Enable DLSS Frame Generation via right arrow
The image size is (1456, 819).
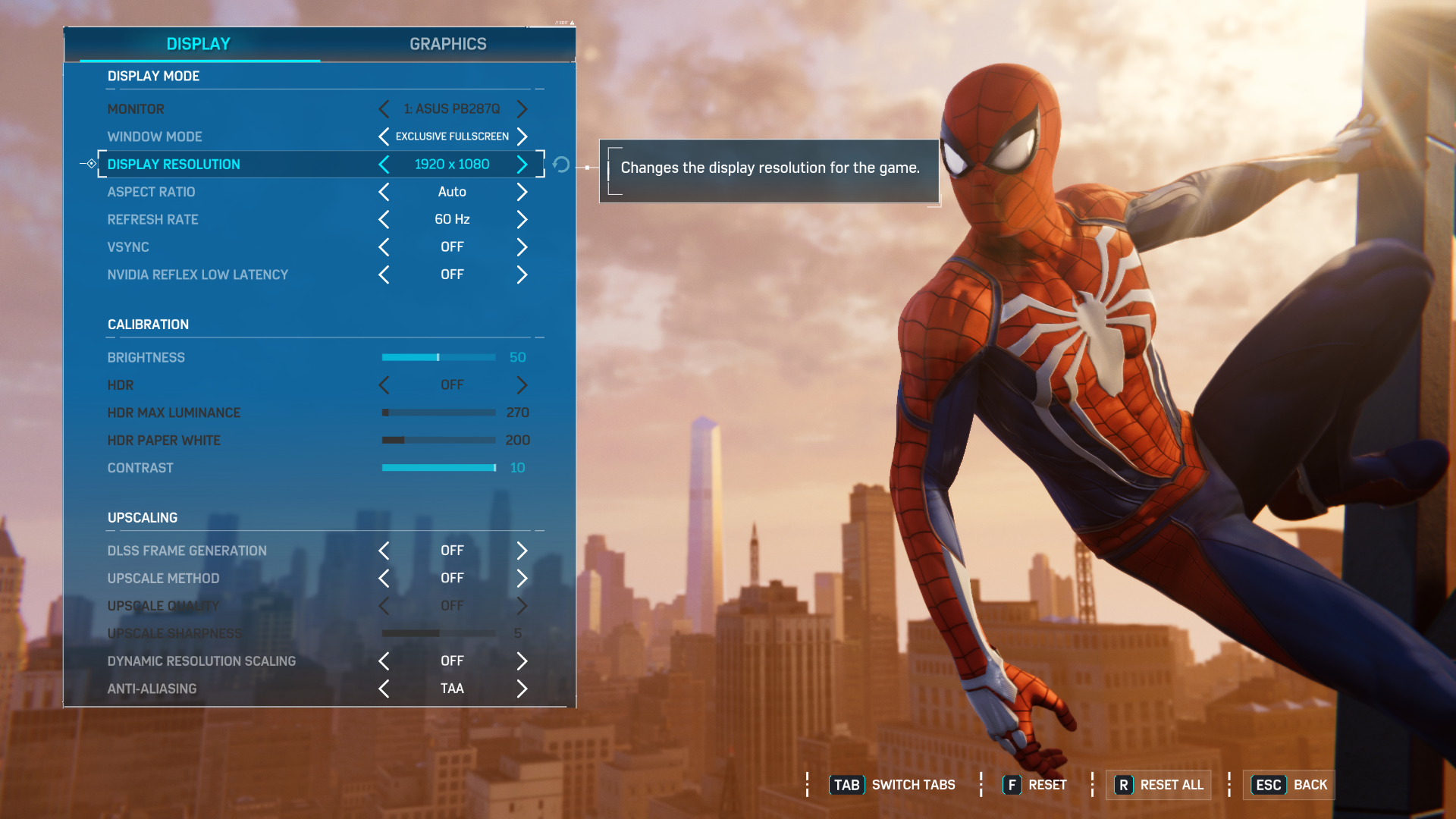[522, 551]
